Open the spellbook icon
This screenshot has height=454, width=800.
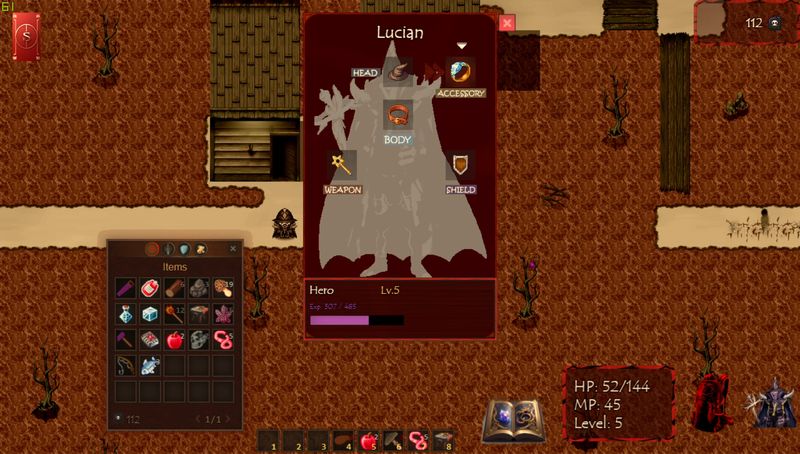(513, 421)
